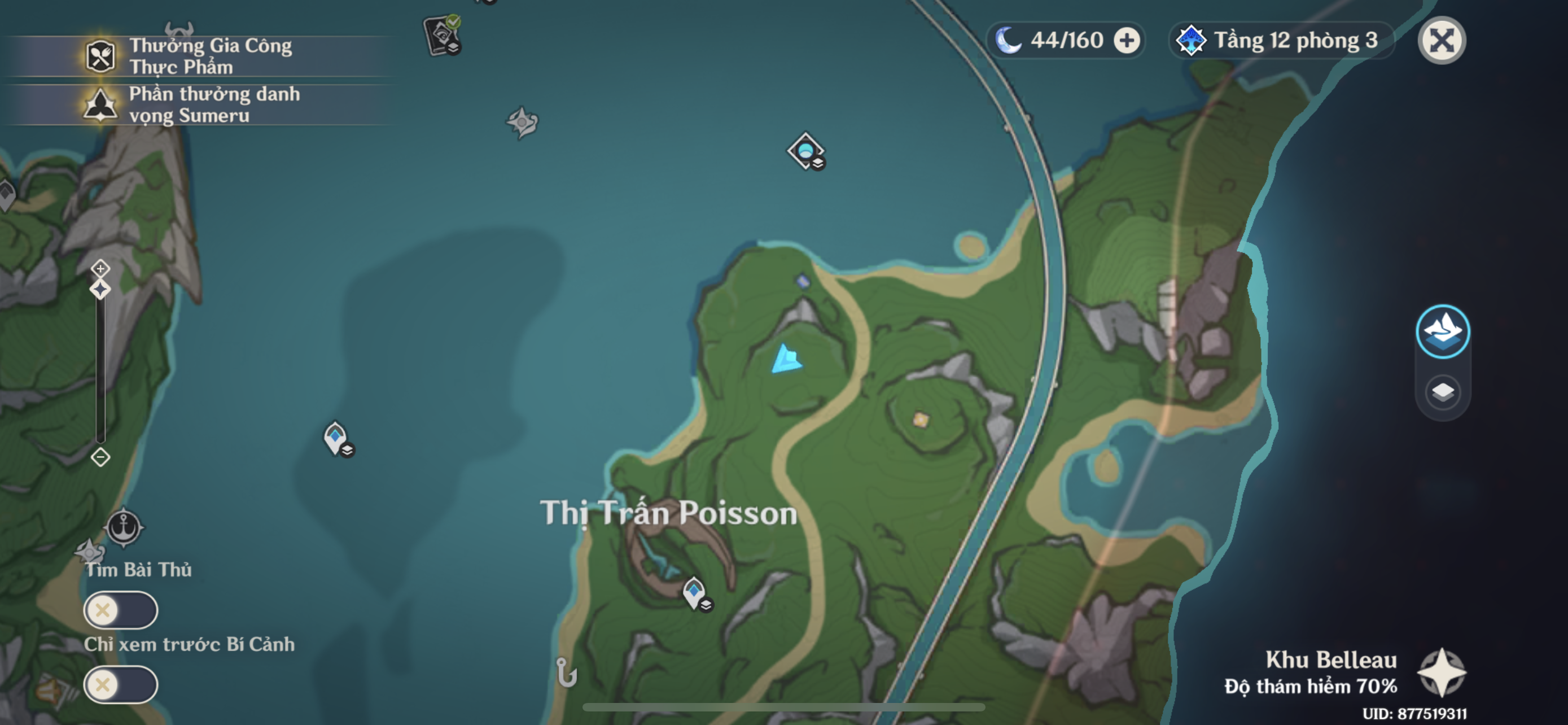Click the fishing spot hook icon
The height and width of the screenshot is (725, 1568).
pyautogui.click(x=565, y=673)
